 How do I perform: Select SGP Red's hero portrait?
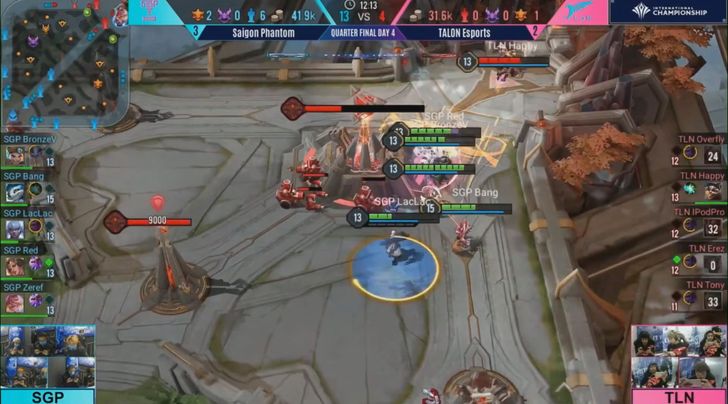(x=15, y=265)
